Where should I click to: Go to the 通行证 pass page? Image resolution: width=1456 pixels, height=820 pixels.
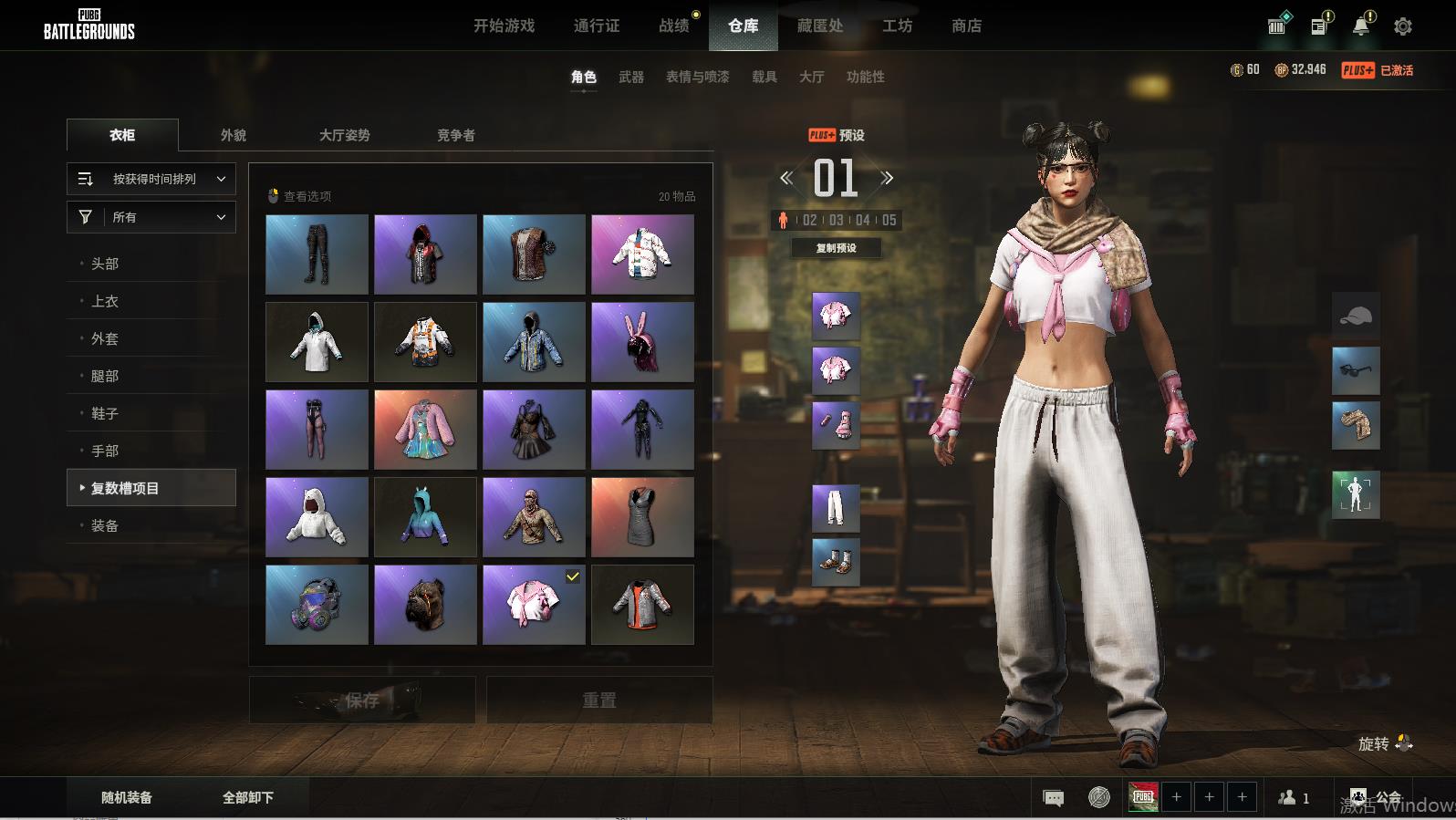[597, 26]
